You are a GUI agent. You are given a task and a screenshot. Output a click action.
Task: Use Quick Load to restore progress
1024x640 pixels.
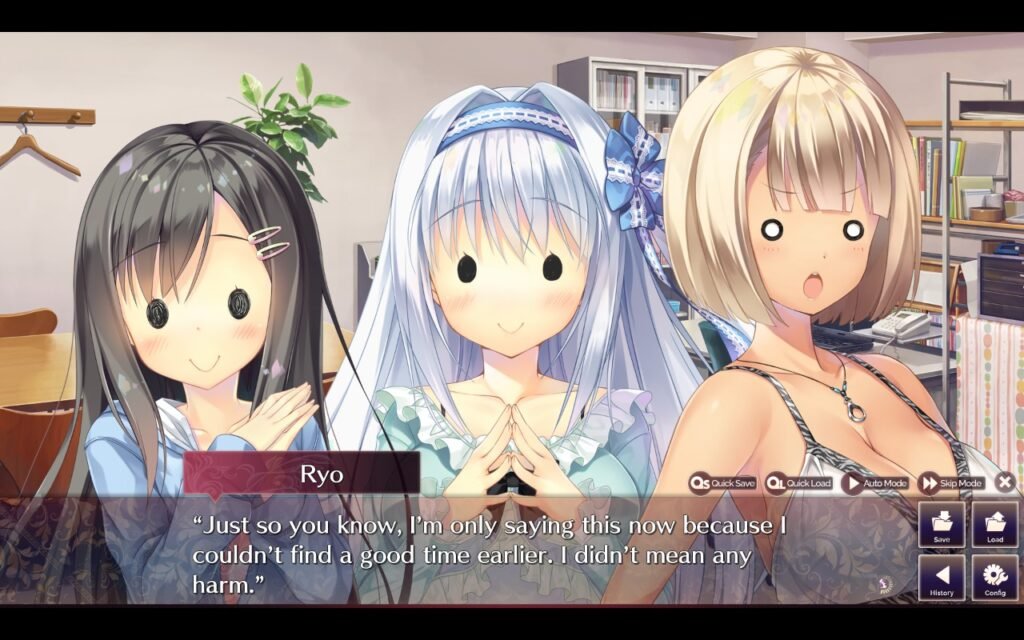(x=799, y=483)
